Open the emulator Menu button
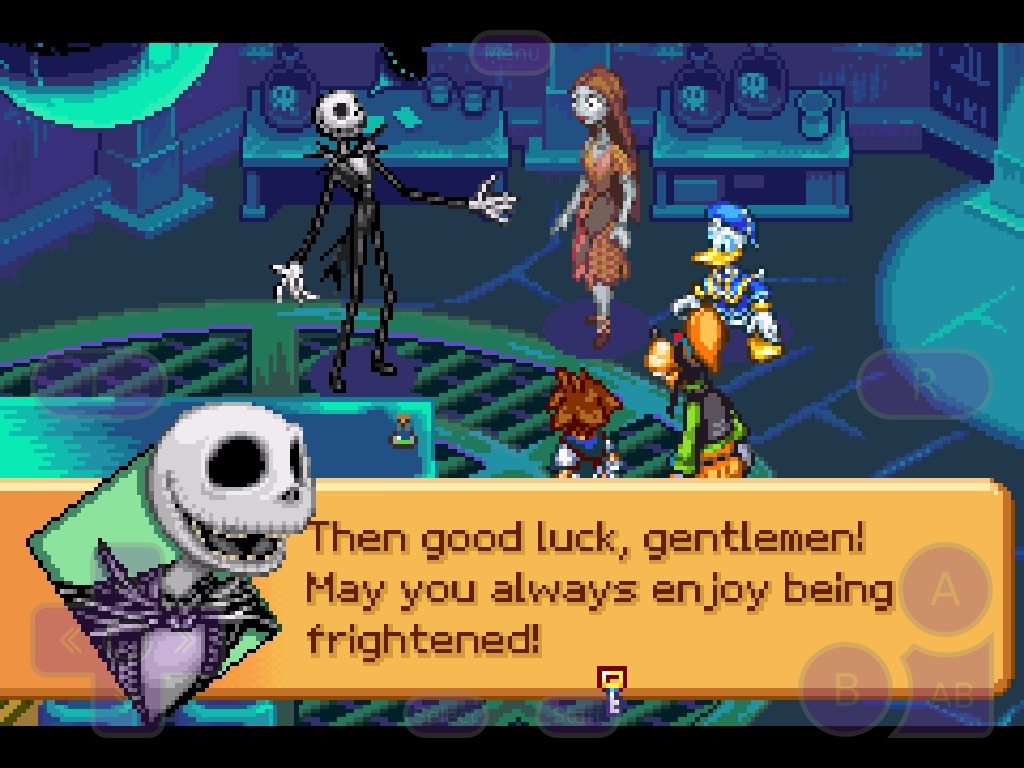 click(511, 53)
